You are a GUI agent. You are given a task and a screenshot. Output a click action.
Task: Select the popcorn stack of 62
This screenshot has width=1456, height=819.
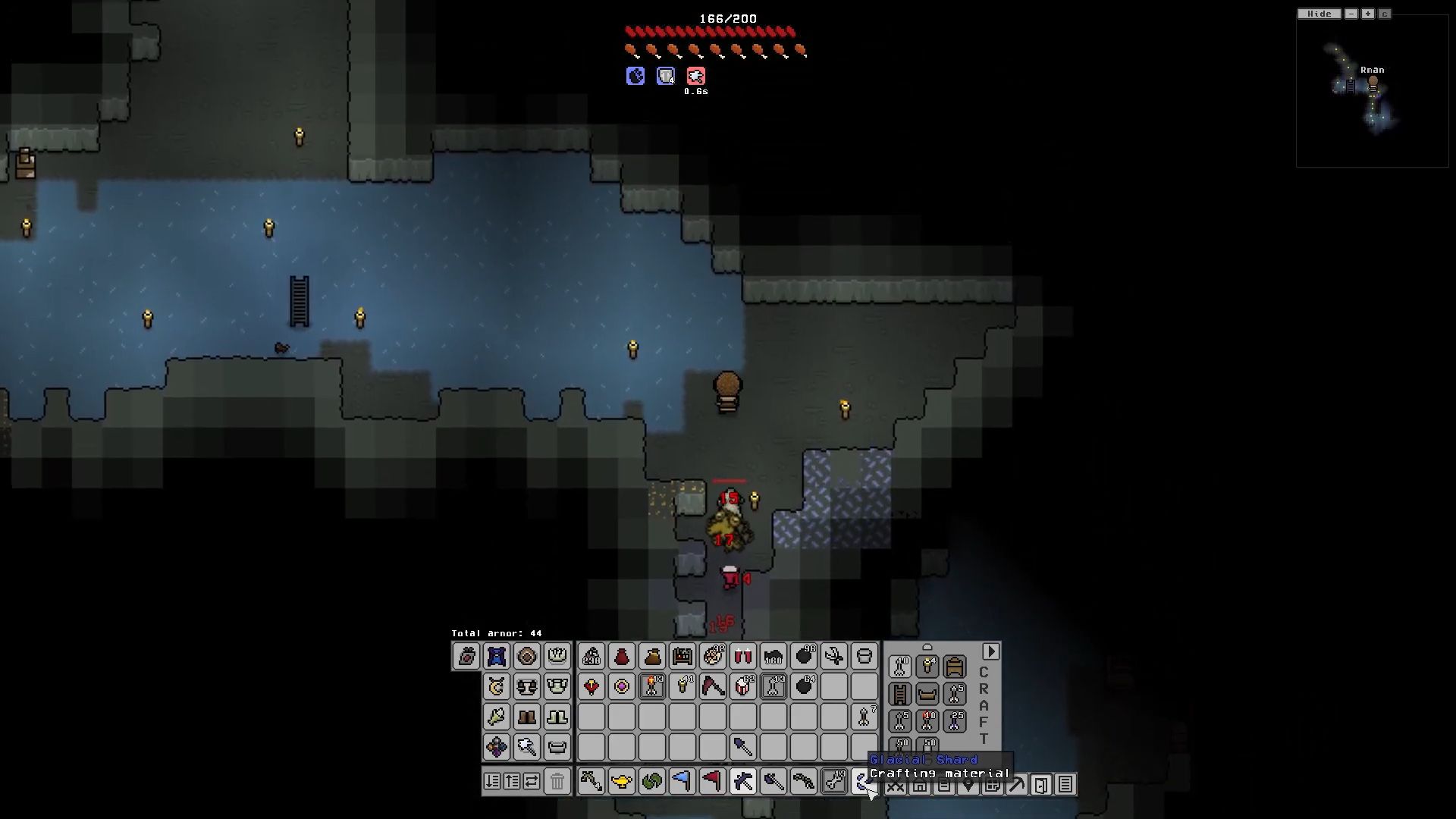point(743,687)
